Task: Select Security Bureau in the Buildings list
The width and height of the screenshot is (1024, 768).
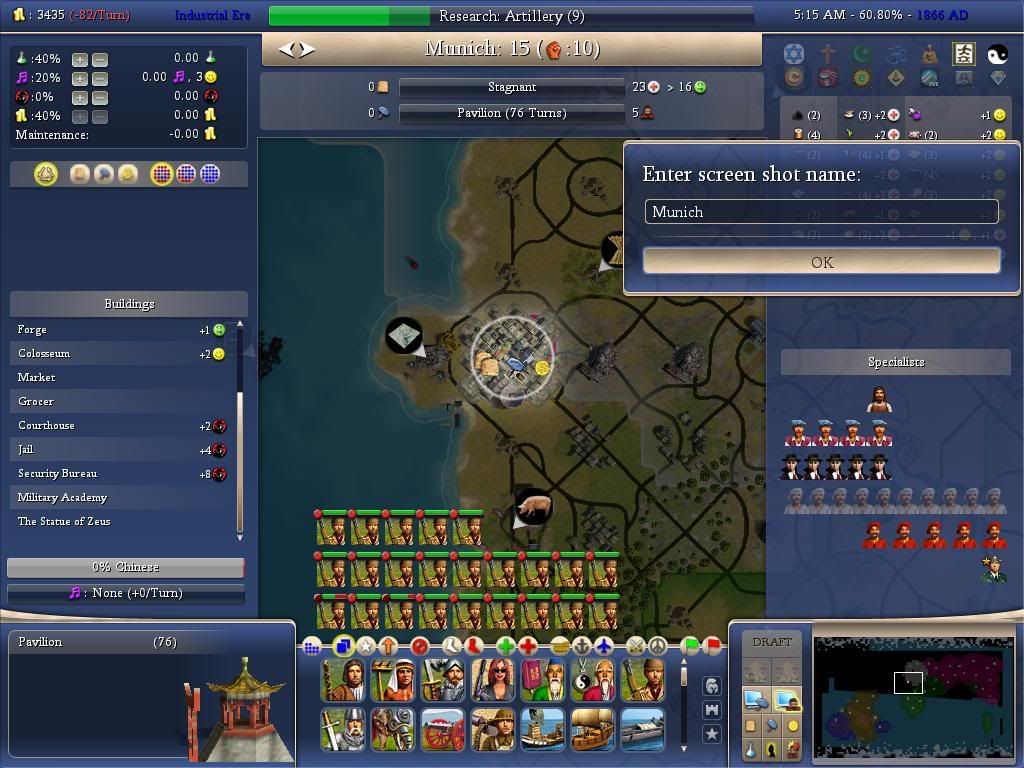Action: coord(58,474)
